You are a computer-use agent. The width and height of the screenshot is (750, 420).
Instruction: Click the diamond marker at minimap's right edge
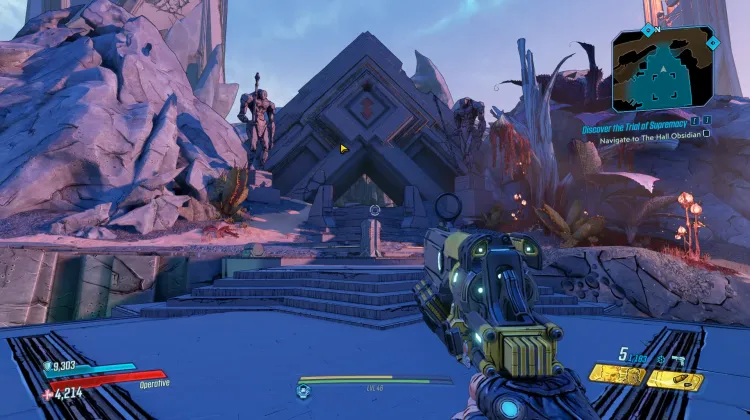point(711,44)
